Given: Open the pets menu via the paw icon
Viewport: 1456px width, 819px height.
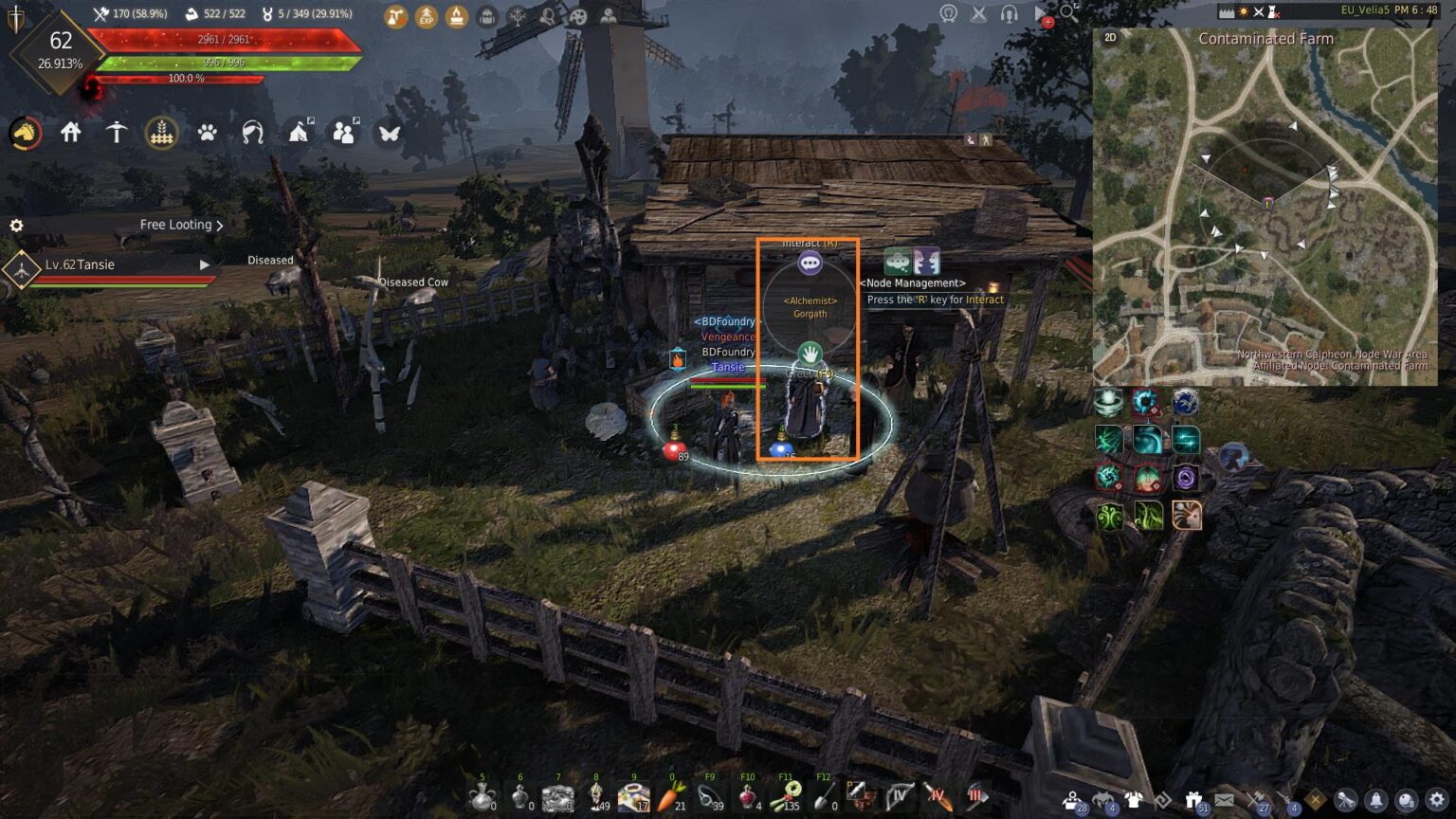Looking at the screenshot, I should pos(208,133).
